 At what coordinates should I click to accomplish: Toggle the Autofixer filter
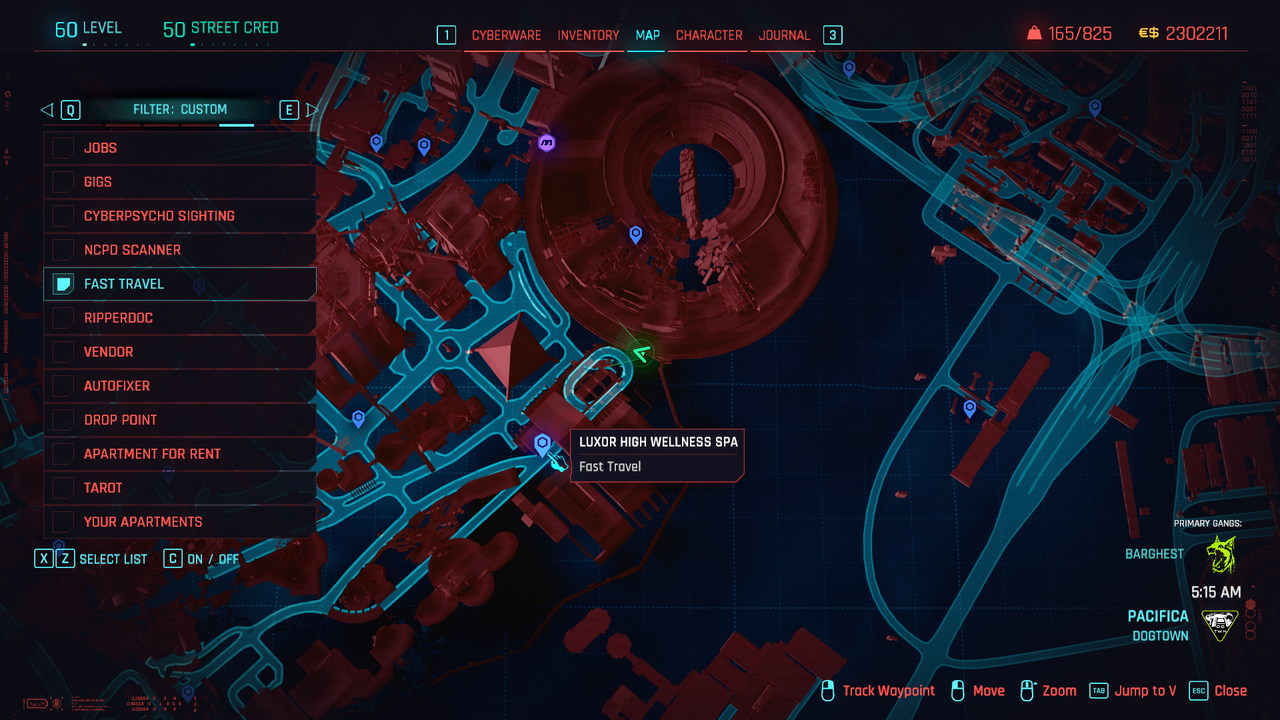[64, 386]
